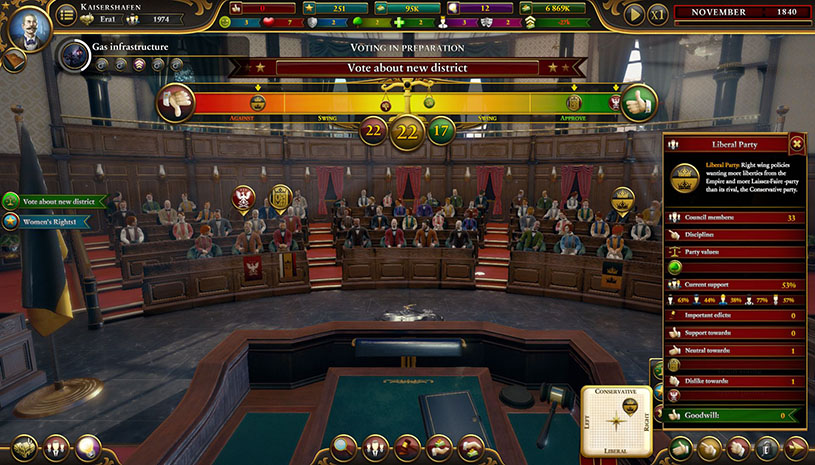The height and width of the screenshot is (465, 815).
Task: Click the magnifying glass tool button
Action: 344,447
